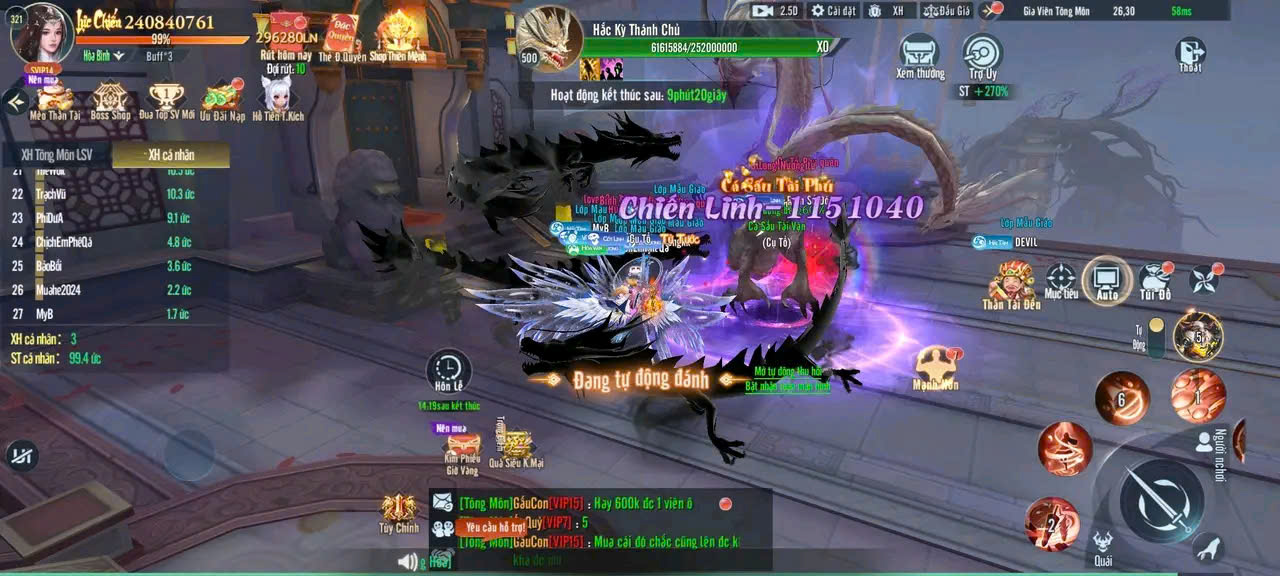Screen dimensions: 1280x576
Task: Open the player portrait in top-left
Action: pyautogui.click(x=40, y=32)
